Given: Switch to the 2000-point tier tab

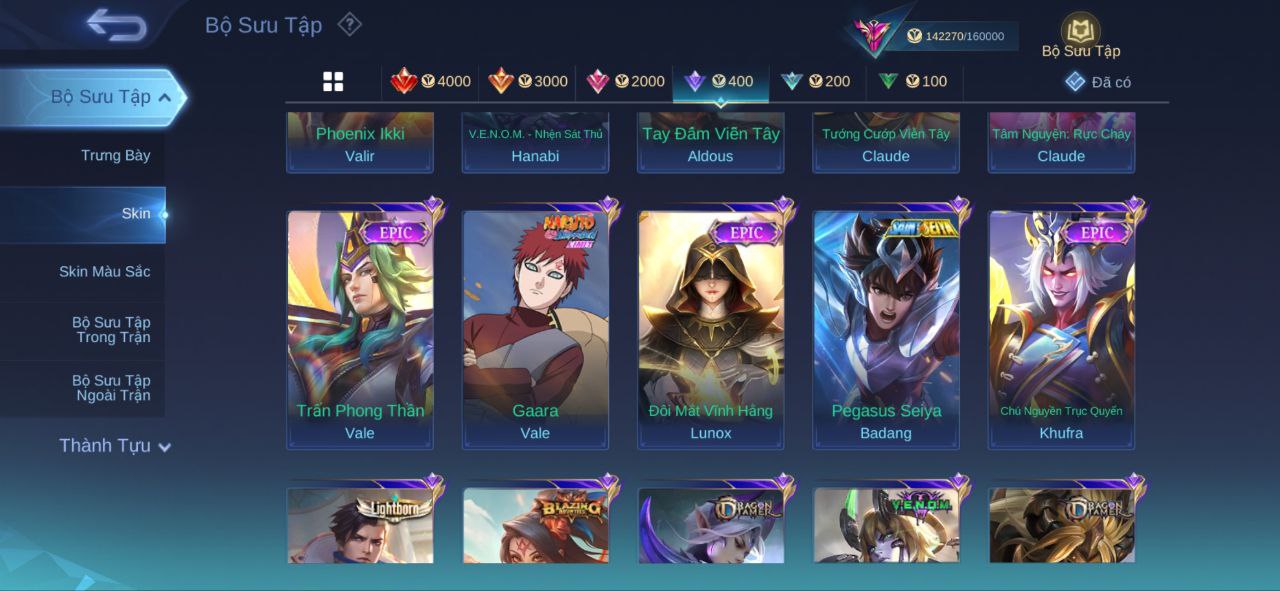Looking at the screenshot, I should (625, 82).
